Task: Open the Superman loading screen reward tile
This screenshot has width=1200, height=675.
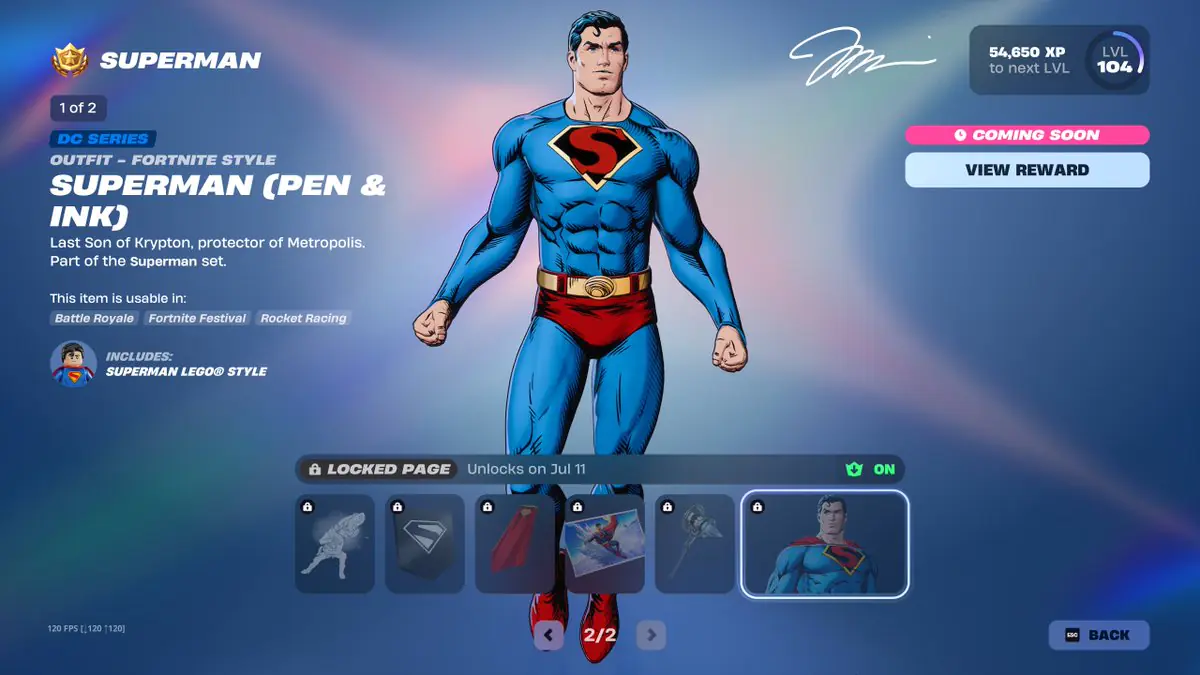Action: pyautogui.click(x=605, y=544)
